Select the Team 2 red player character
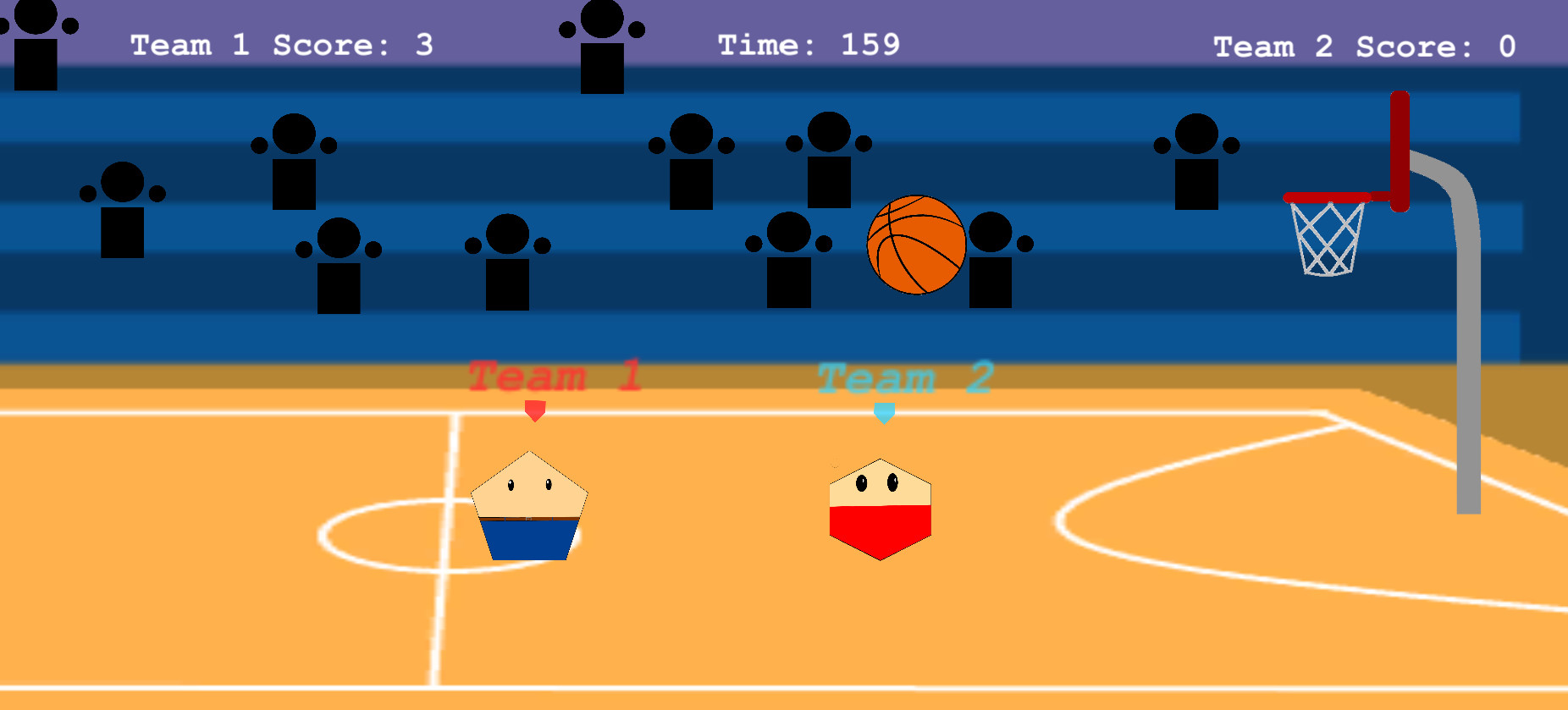This screenshot has height=710, width=1568. tap(881, 508)
